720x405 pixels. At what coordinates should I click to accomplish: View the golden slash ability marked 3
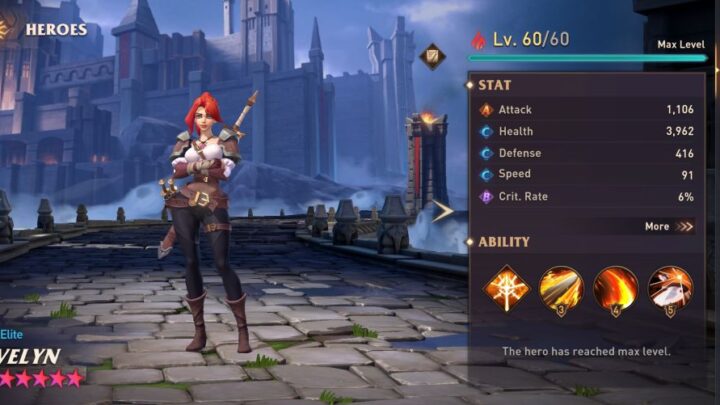(561, 288)
